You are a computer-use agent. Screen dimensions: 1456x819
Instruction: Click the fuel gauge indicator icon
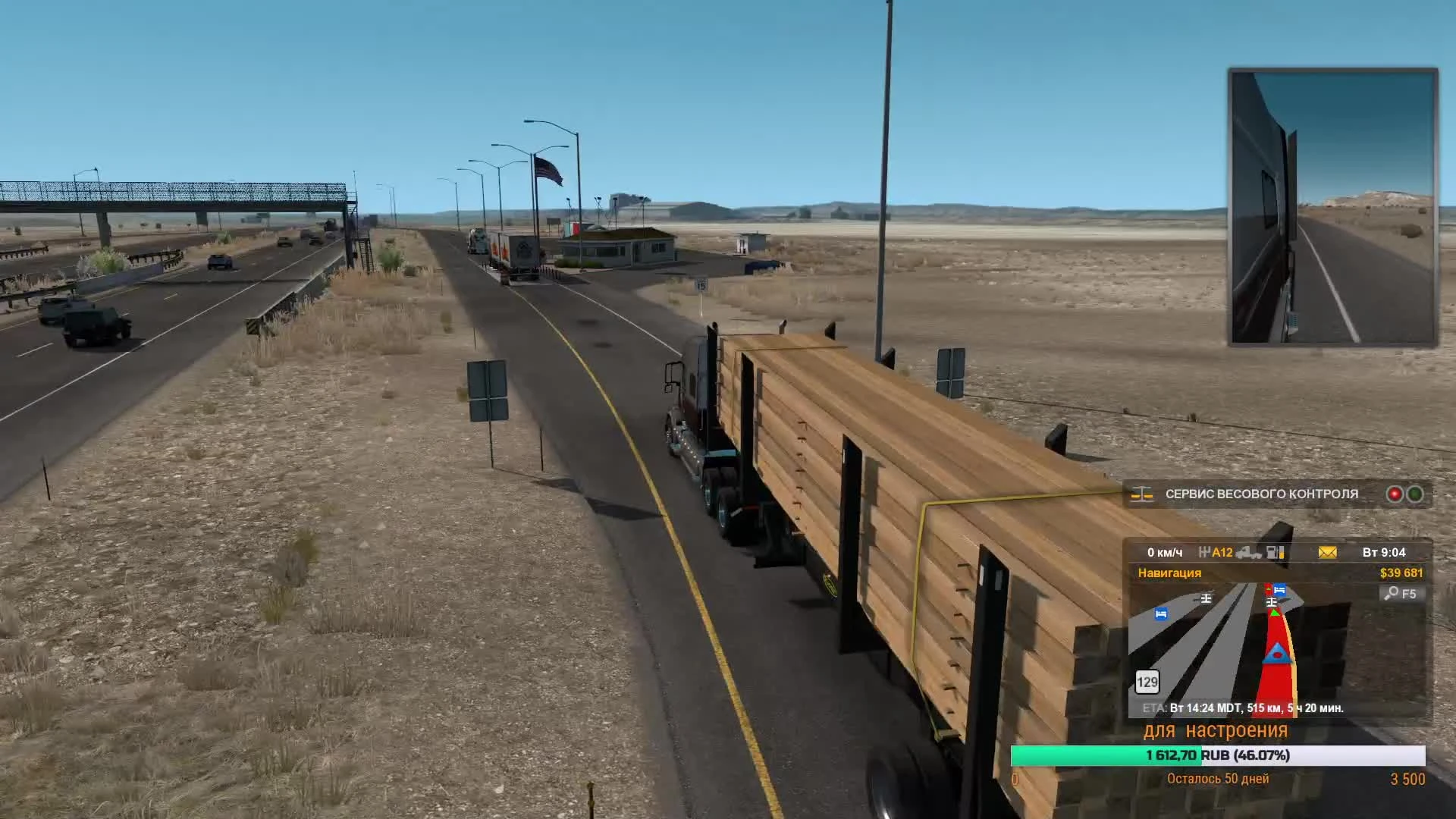(1275, 553)
